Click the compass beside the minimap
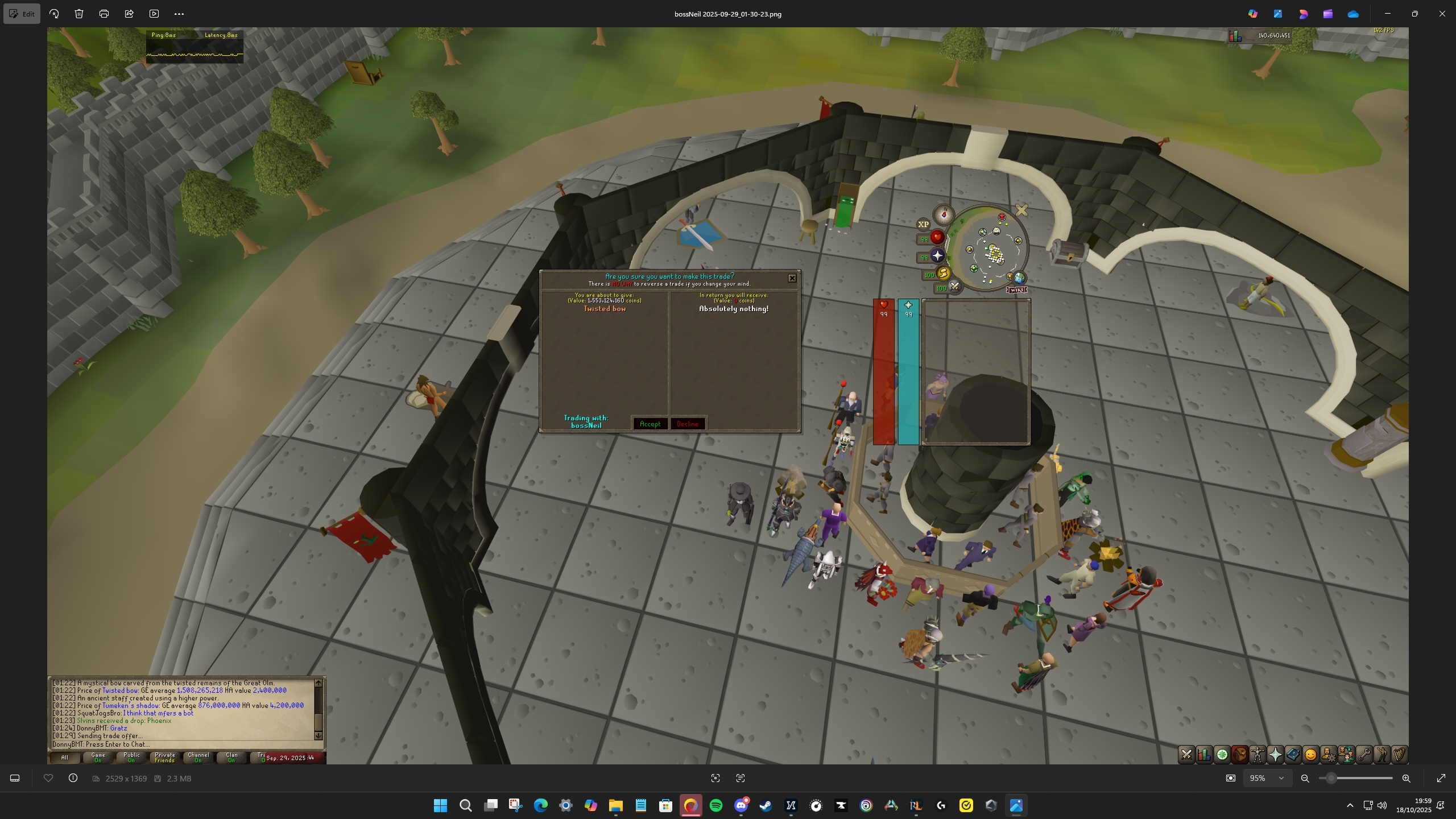This screenshot has width=1456, height=819. (x=944, y=215)
